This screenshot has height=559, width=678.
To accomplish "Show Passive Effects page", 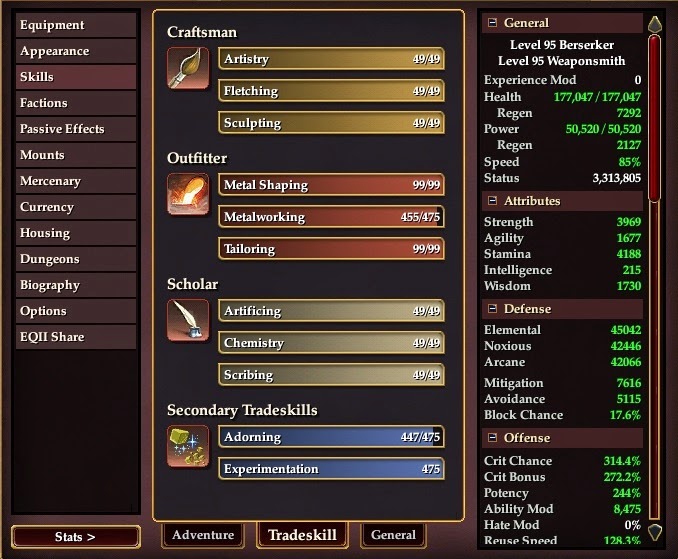I will tap(76, 129).
